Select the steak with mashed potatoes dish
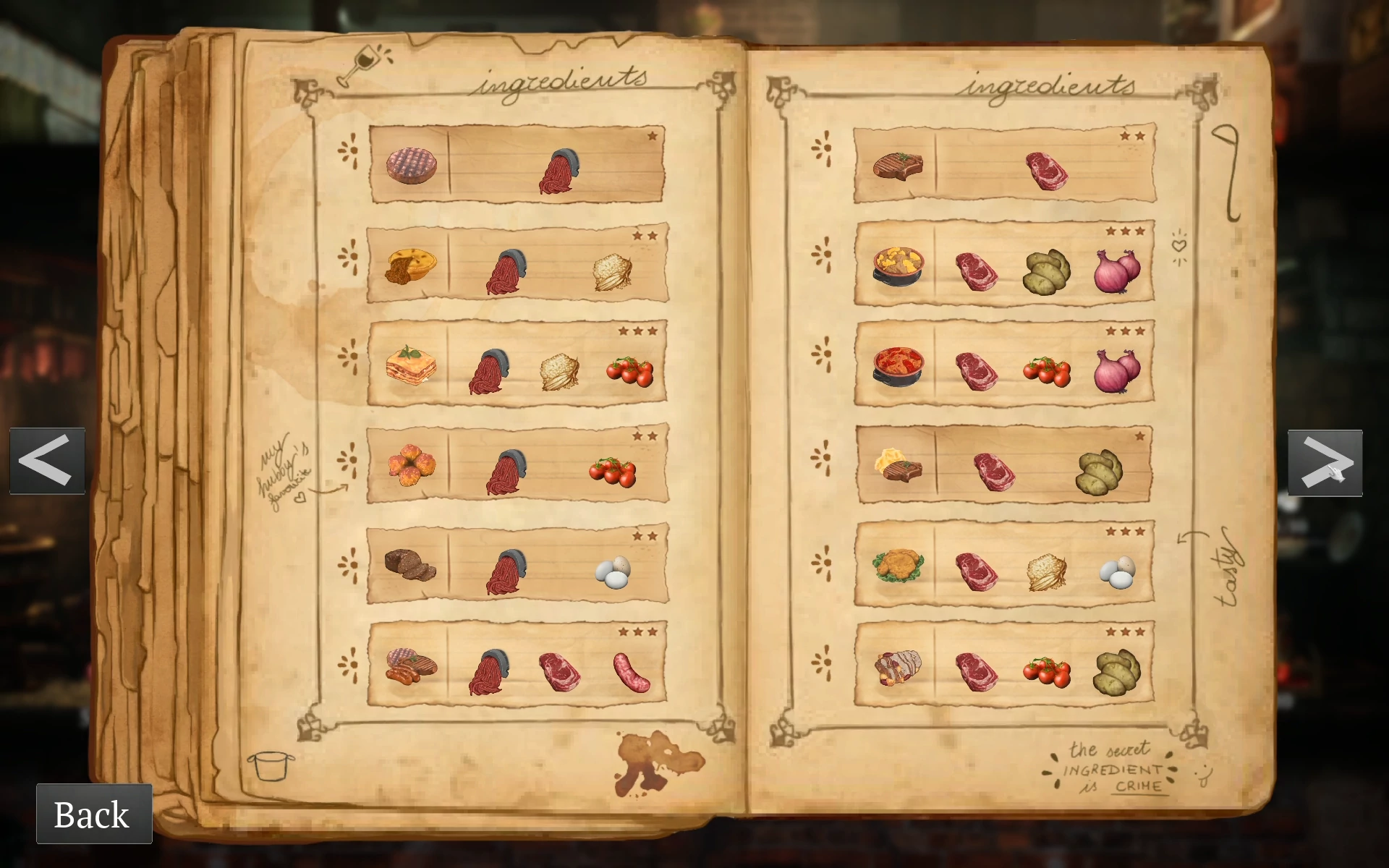1389x868 pixels. (898, 465)
